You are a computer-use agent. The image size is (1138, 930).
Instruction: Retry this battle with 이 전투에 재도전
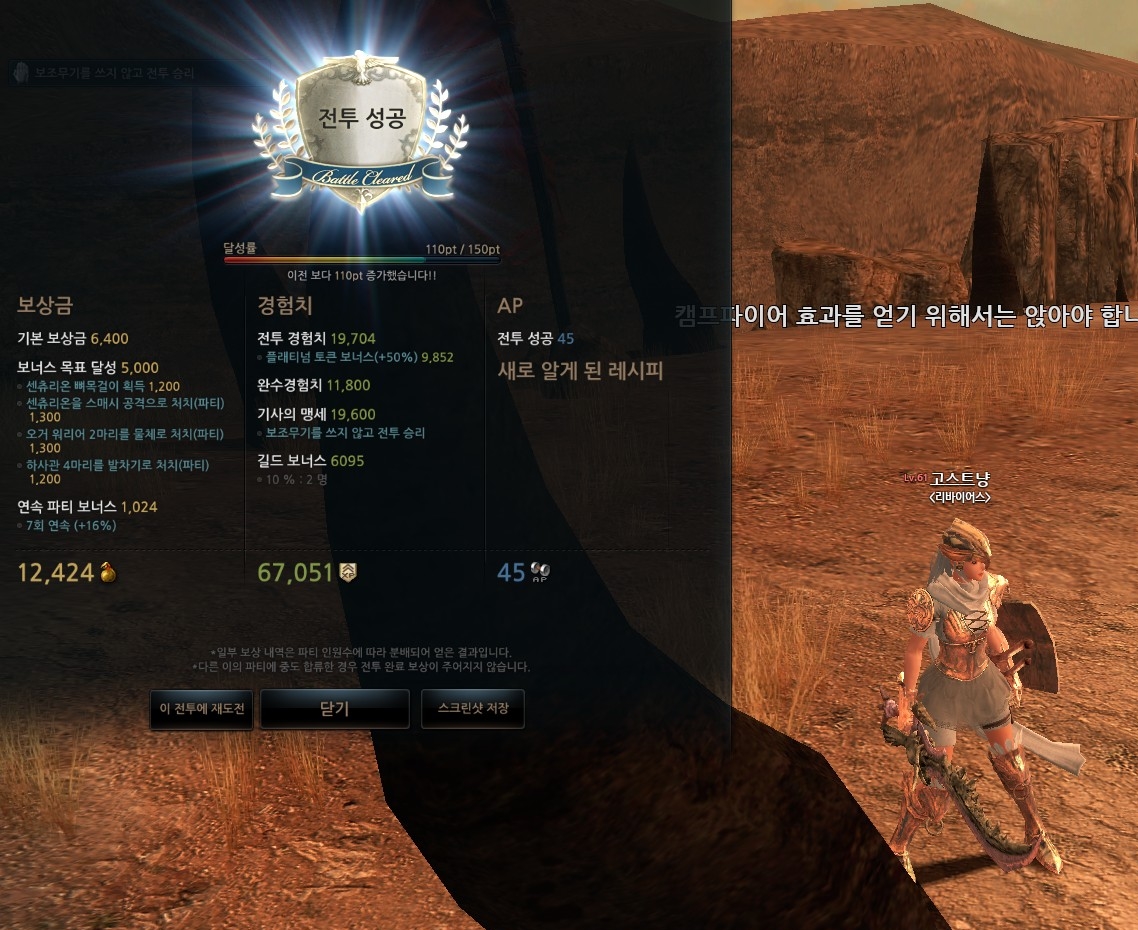(x=203, y=709)
